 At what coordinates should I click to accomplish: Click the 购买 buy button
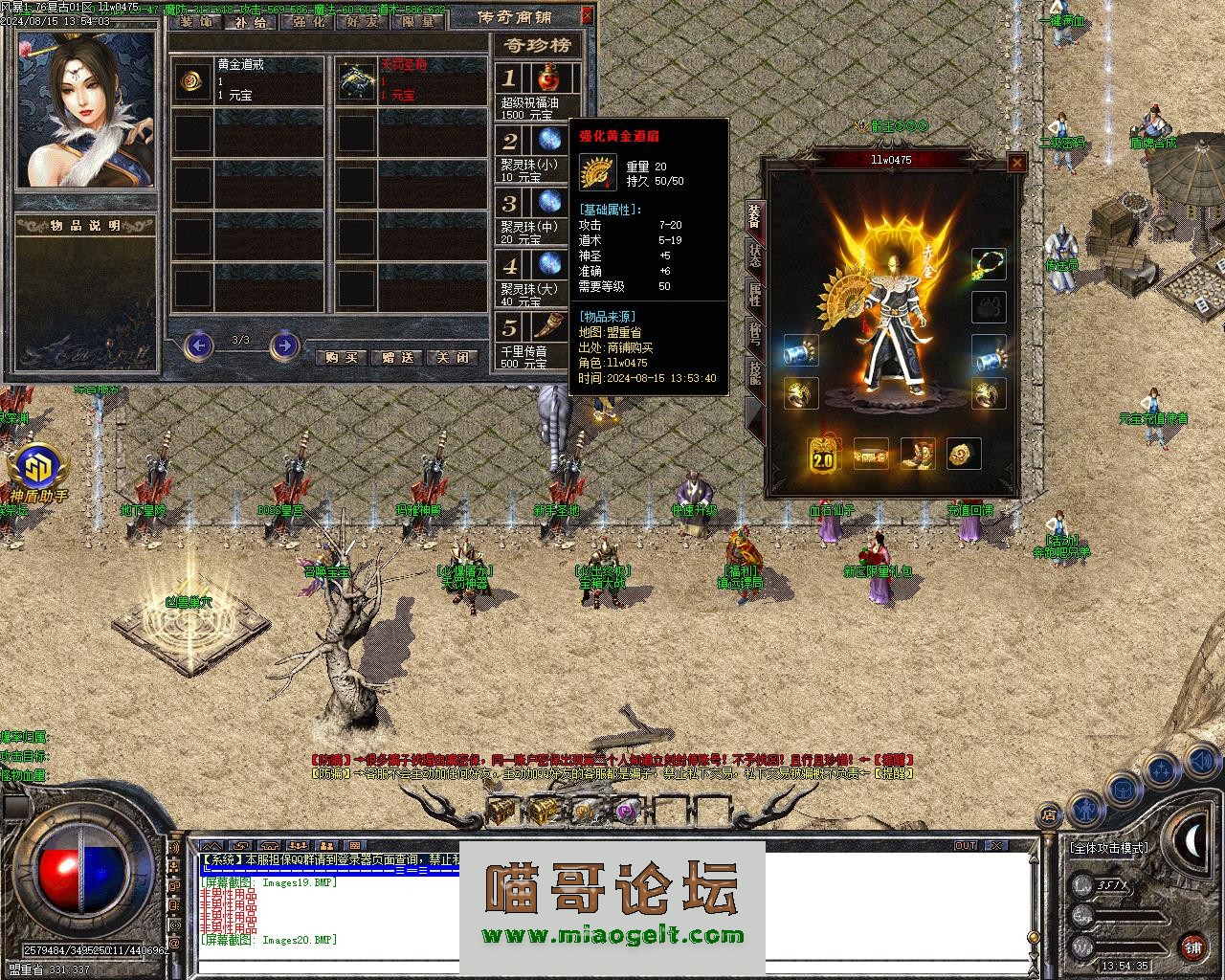tap(341, 357)
